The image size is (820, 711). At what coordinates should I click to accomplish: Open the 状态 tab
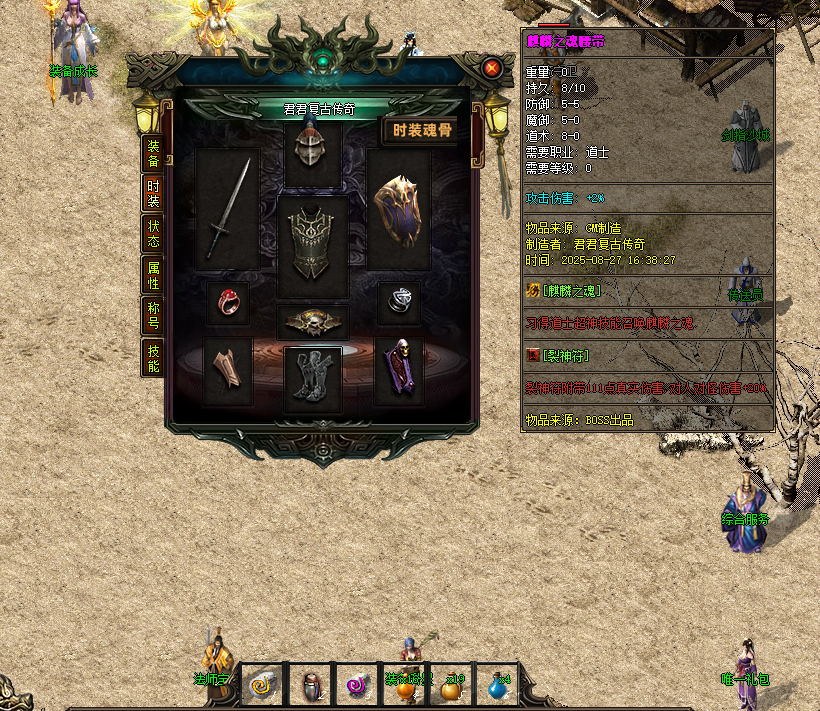click(153, 233)
